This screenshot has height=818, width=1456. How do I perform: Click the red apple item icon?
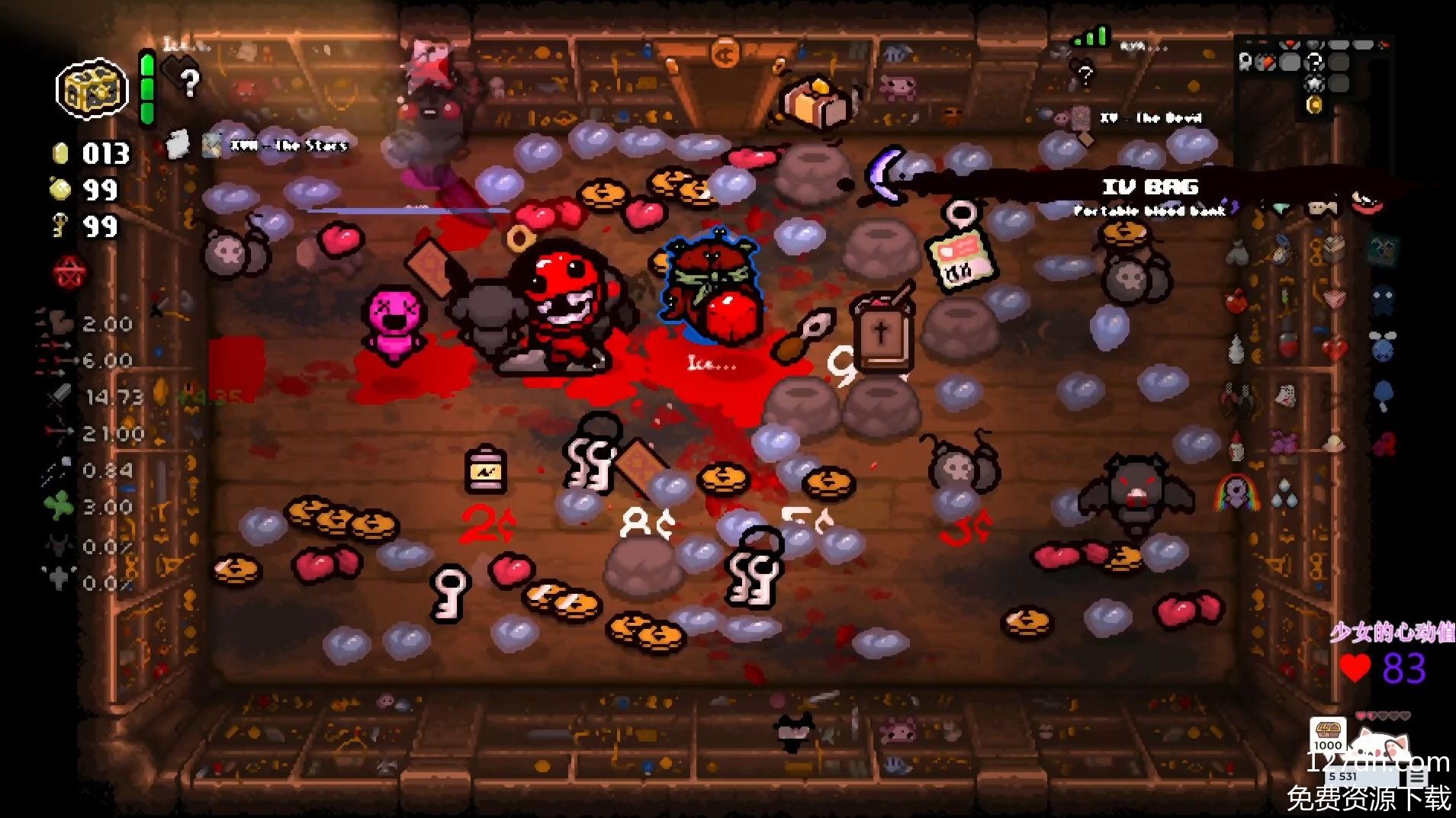point(1236,300)
